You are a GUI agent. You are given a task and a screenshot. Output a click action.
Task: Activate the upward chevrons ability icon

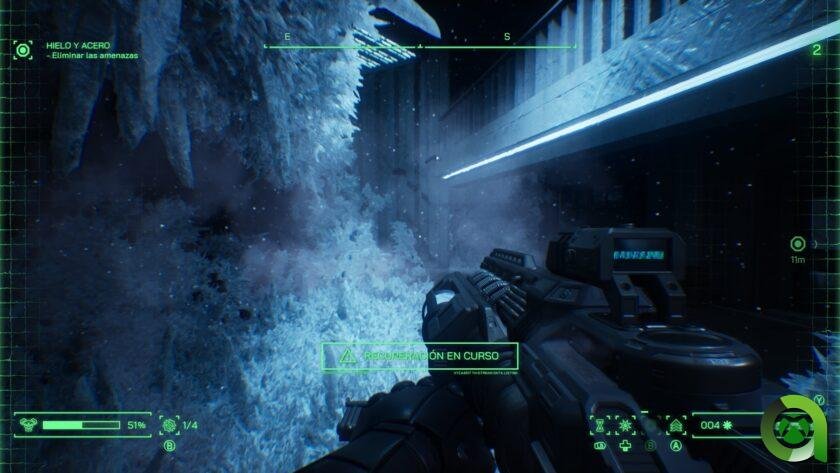pos(676,425)
